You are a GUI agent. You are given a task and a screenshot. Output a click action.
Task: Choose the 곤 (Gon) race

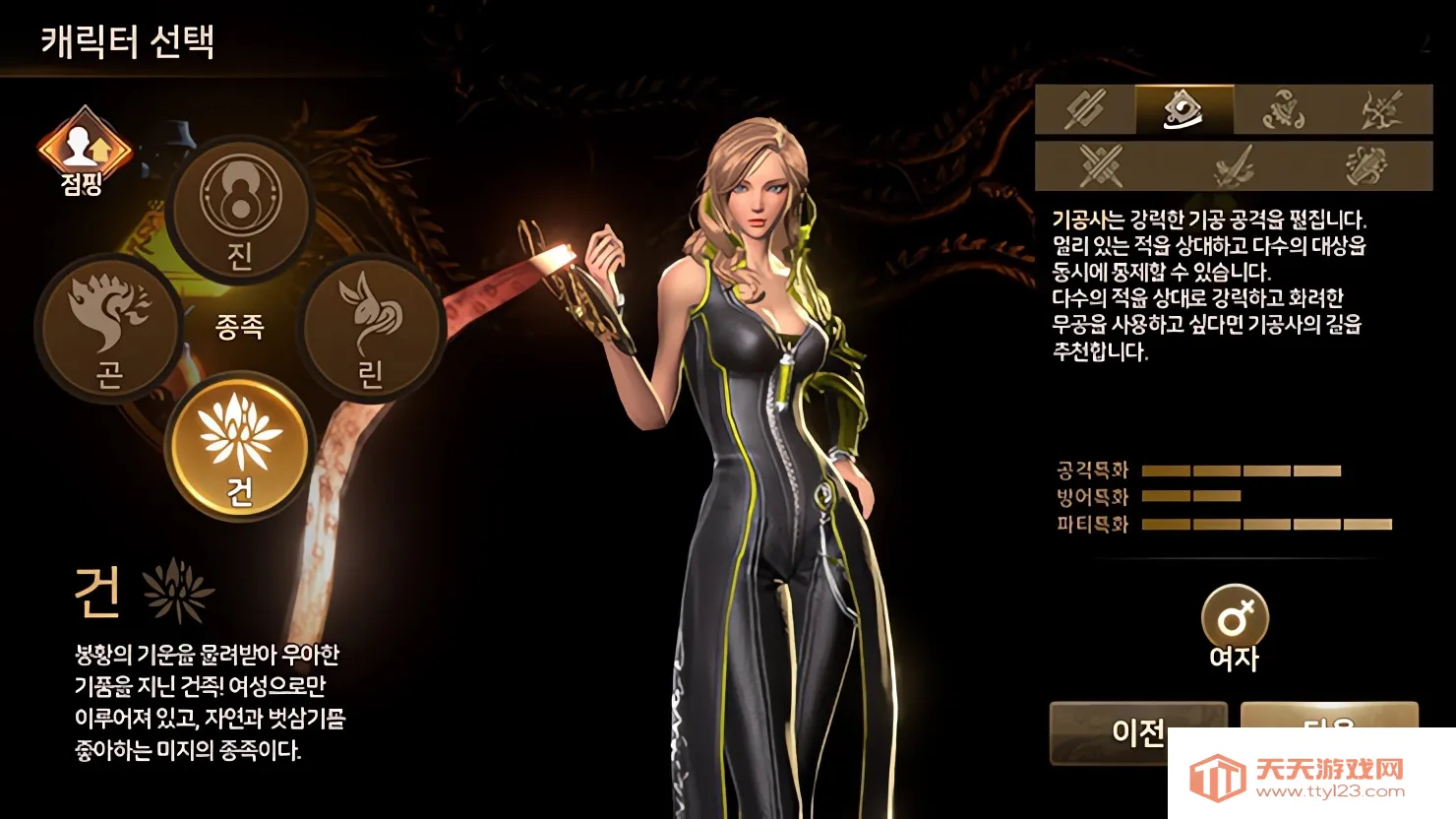(x=108, y=328)
